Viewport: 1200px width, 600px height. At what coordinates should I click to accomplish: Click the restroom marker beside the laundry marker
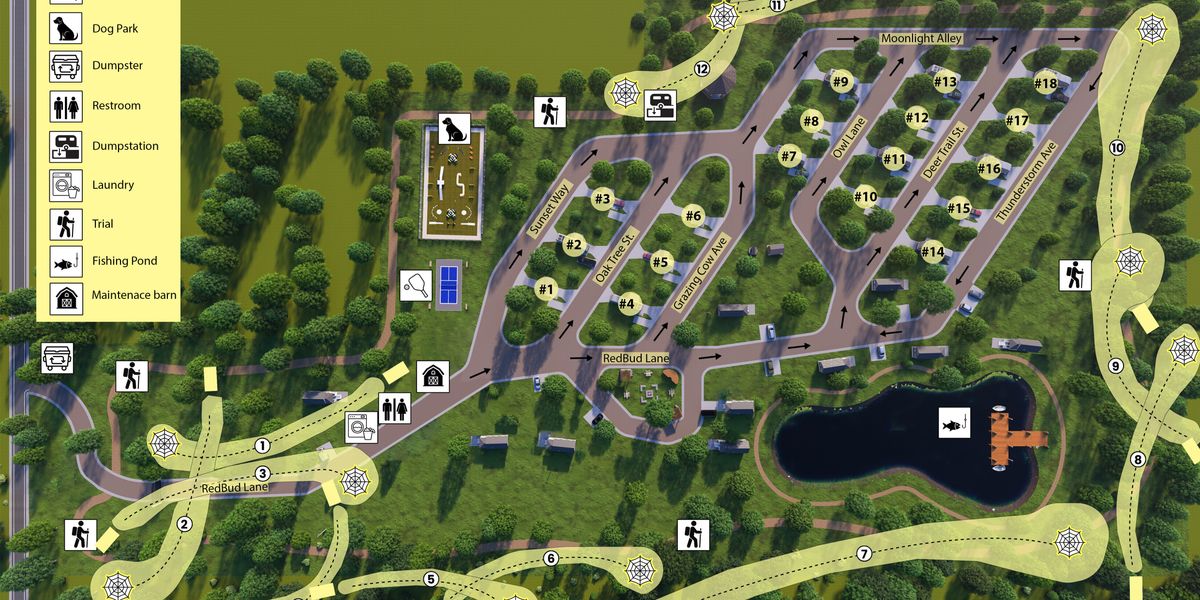point(395,407)
